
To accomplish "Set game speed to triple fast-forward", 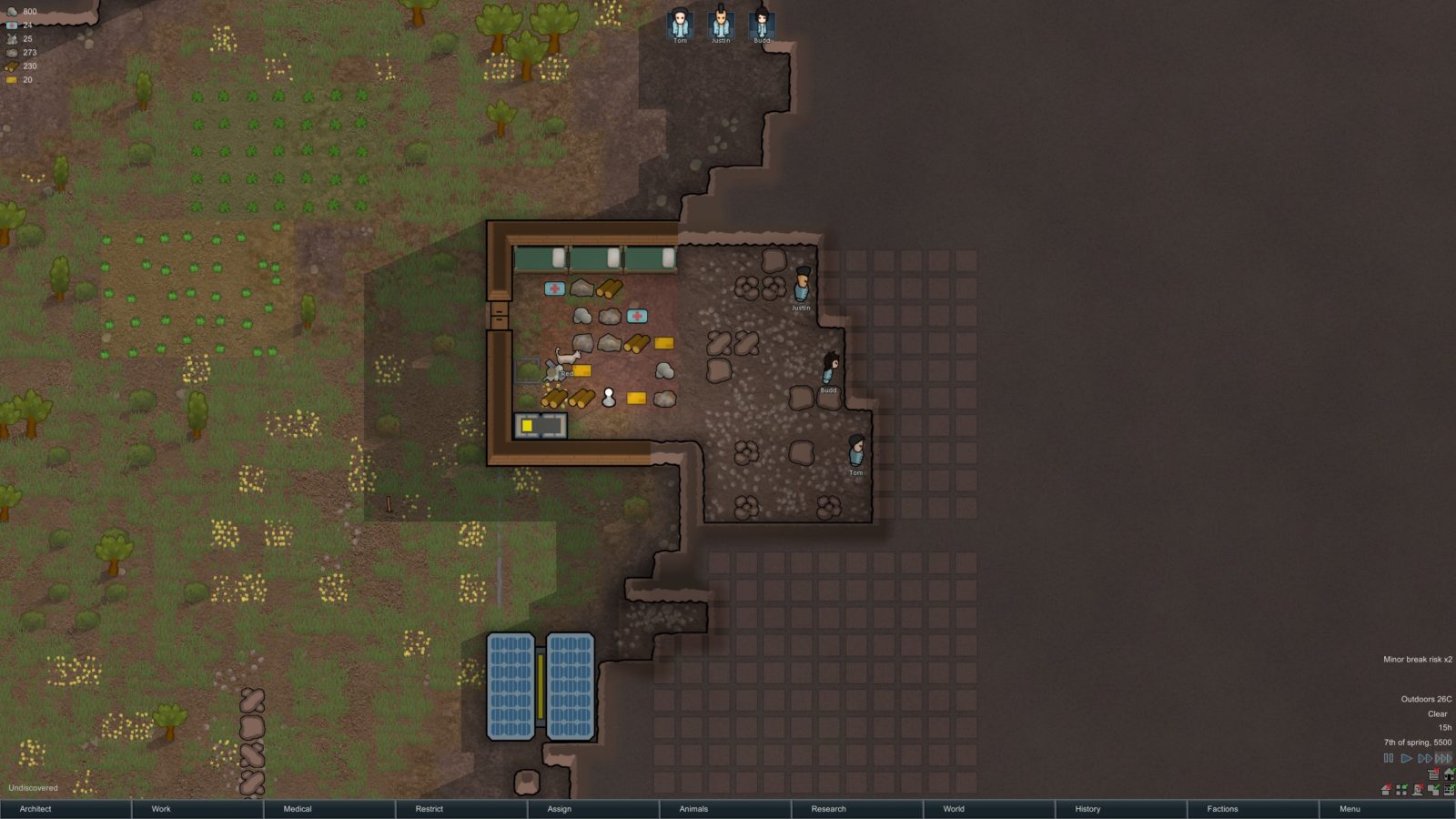I will (x=1443, y=758).
